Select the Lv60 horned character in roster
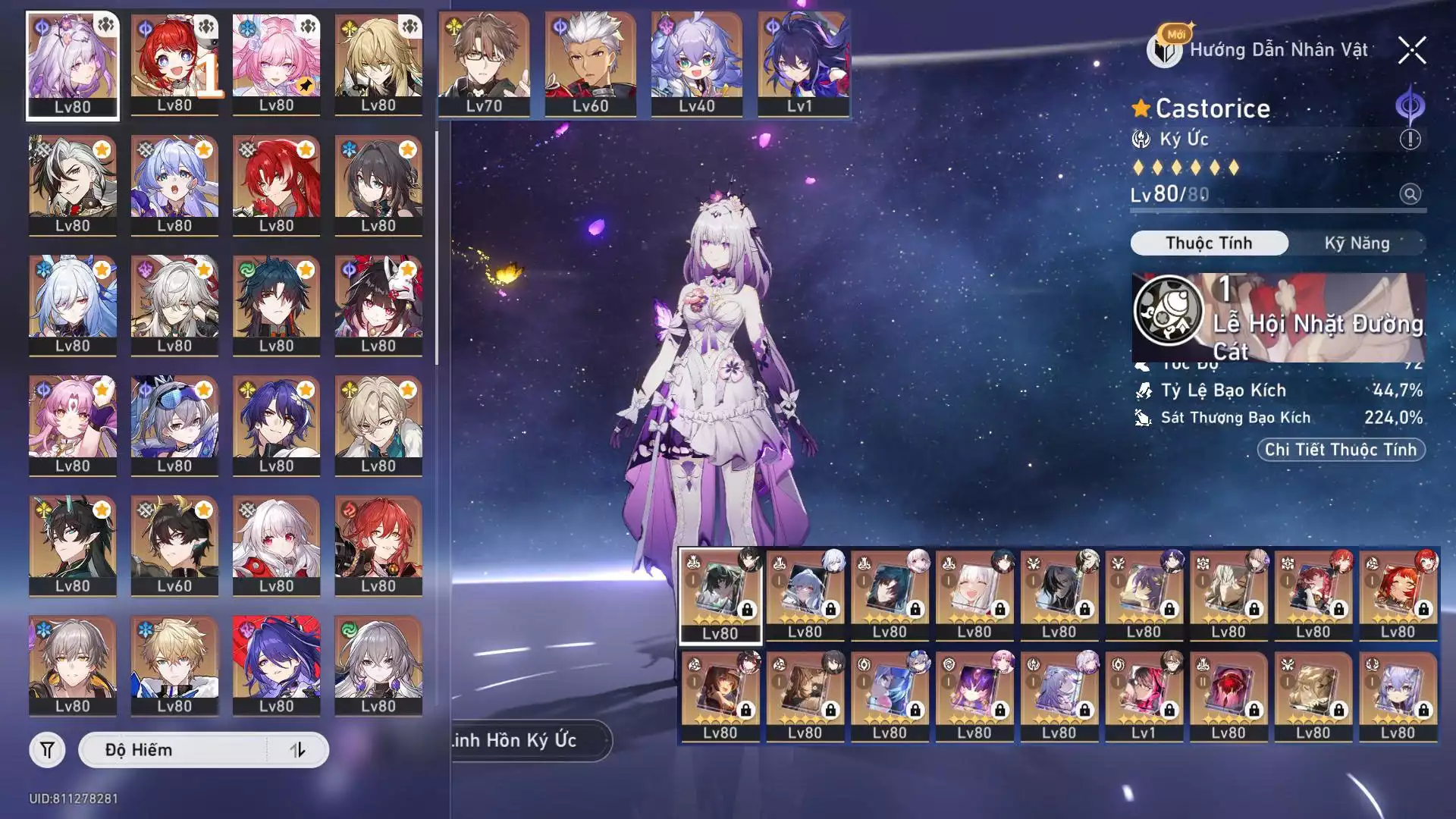This screenshot has width=1456, height=819. pyautogui.click(x=174, y=544)
